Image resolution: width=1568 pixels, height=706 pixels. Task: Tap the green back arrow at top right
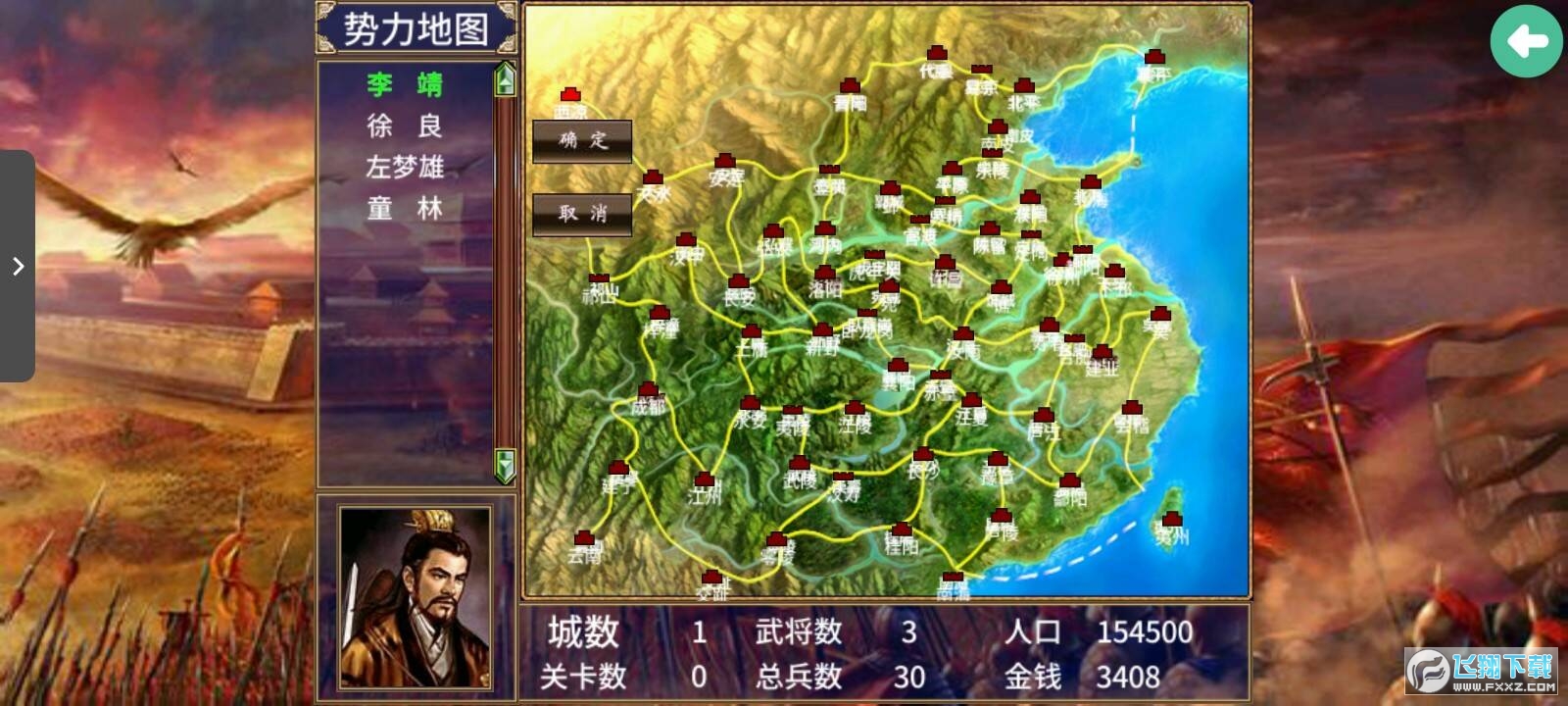1525,39
